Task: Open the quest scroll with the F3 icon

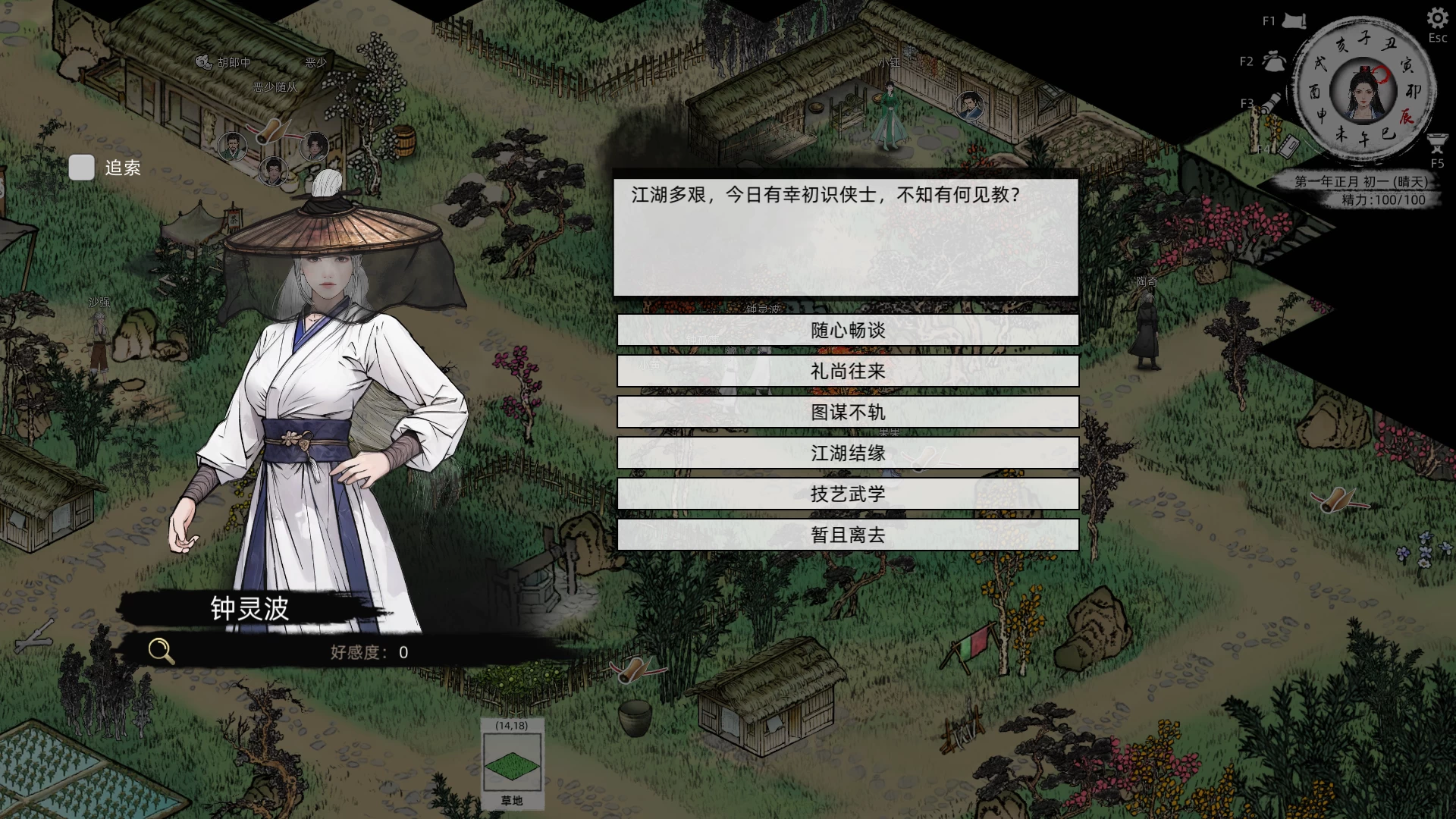Action: tap(1269, 103)
